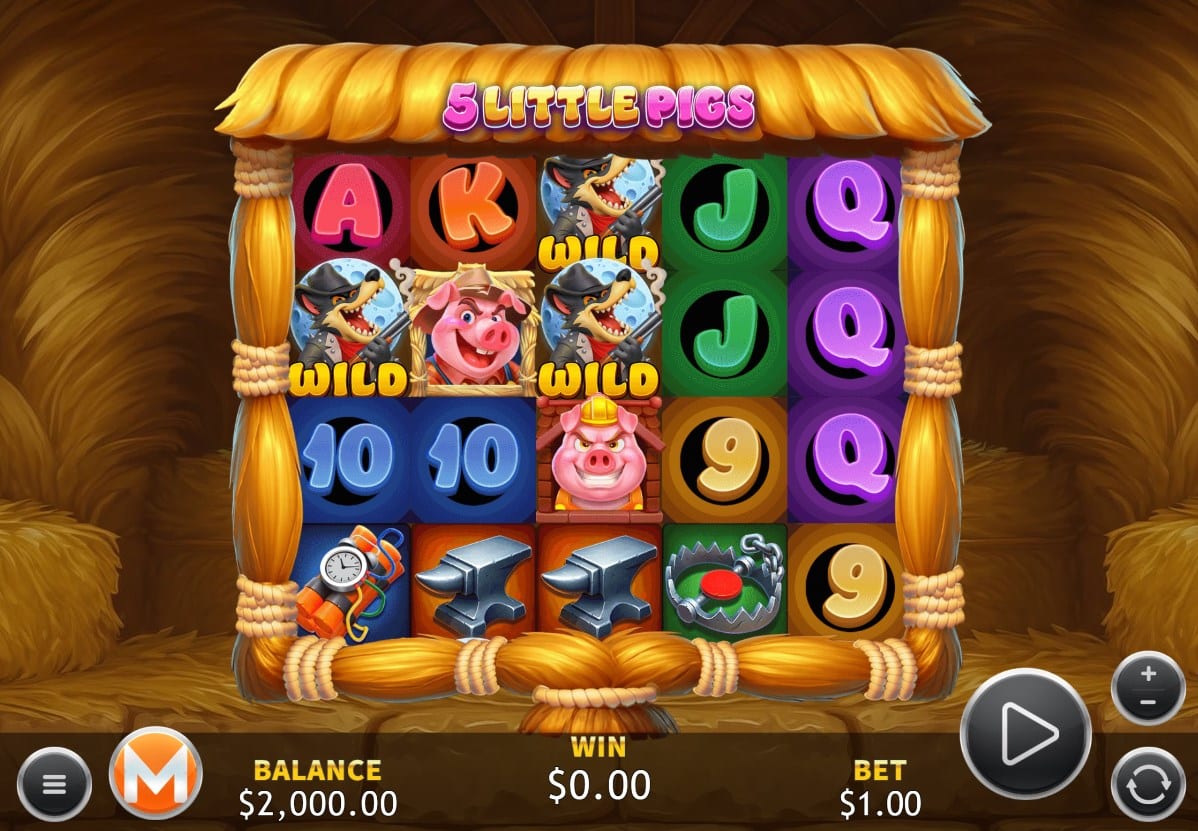Spin the reels with the play button

pyautogui.click(x=1025, y=733)
